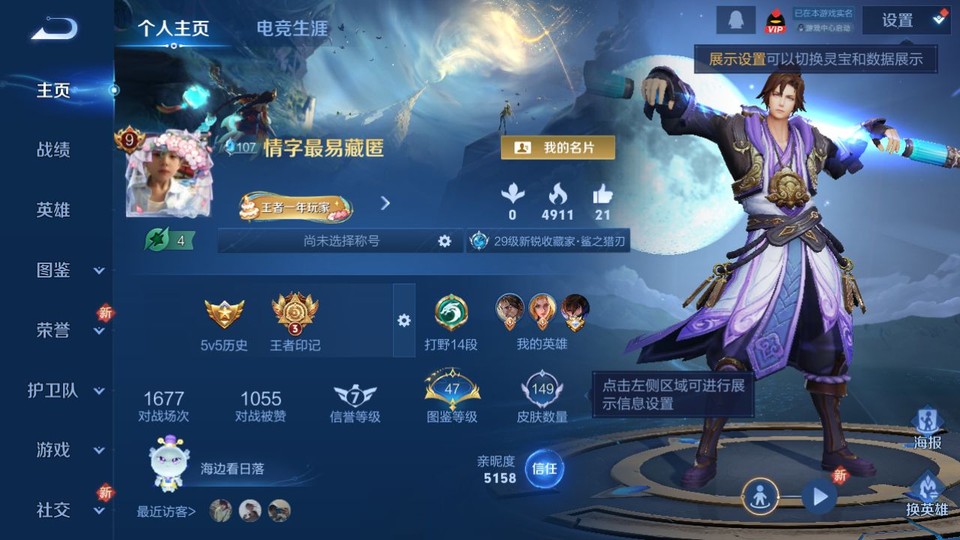
Task: Tap the 信任 round button
Action: pos(543,468)
